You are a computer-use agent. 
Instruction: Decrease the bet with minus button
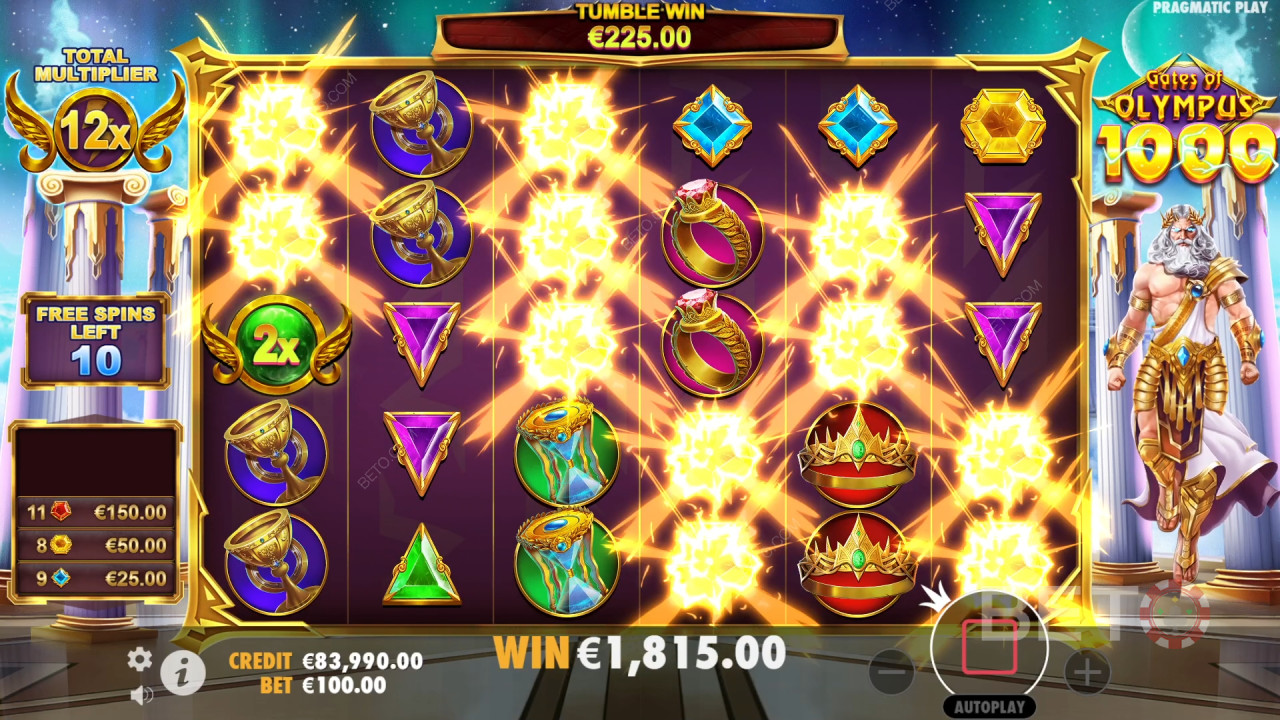[x=891, y=671]
